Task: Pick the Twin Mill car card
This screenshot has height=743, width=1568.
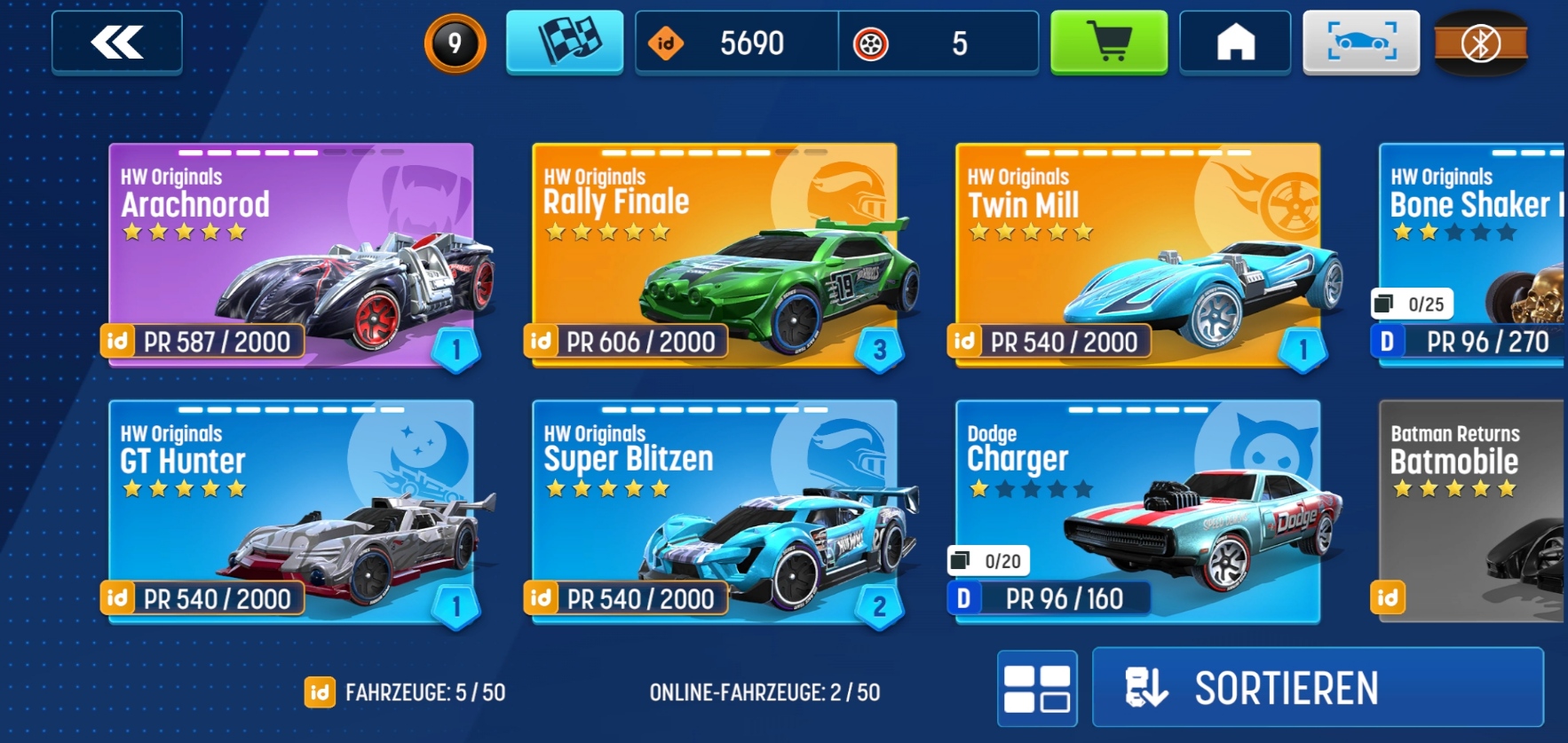Action: coord(1137,255)
